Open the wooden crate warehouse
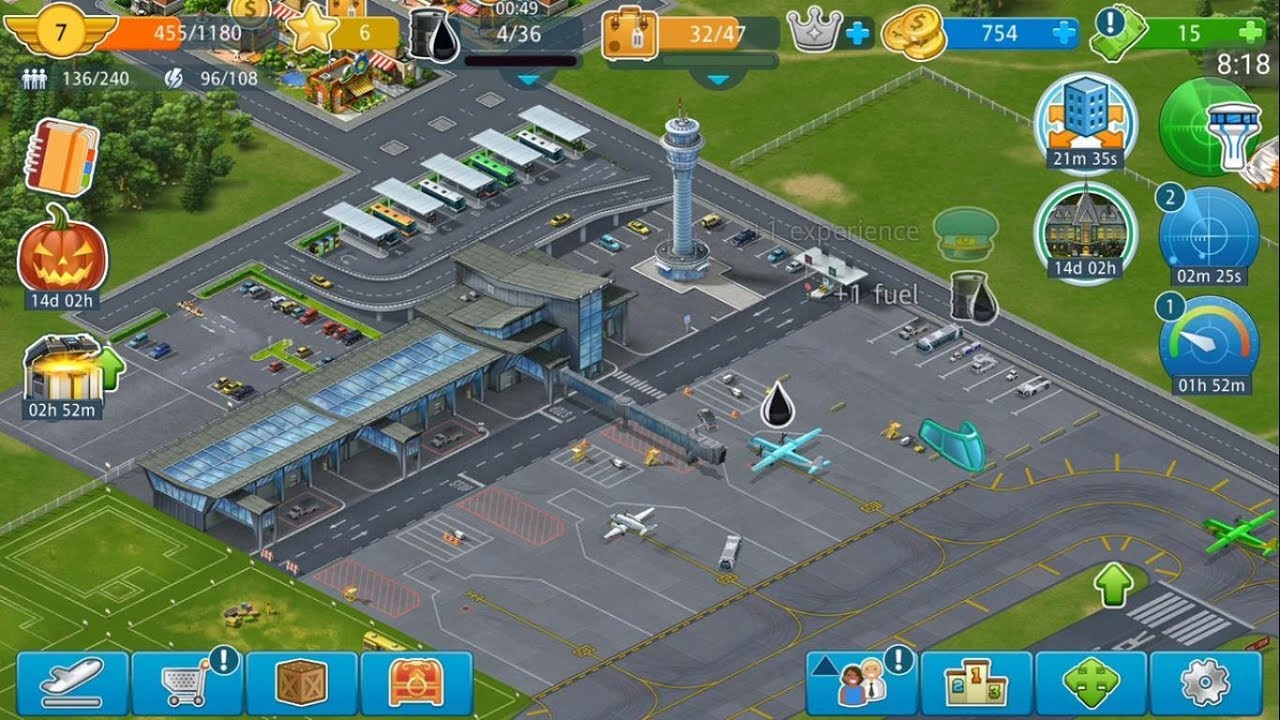Image resolution: width=1280 pixels, height=720 pixels. 302,684
